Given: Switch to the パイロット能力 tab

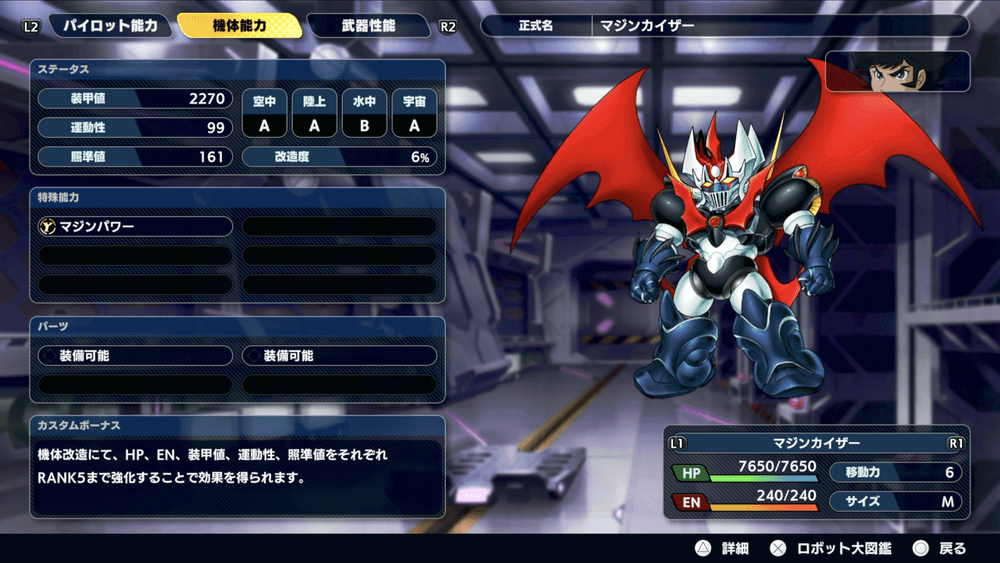Looking at the screenshot, I should (x=109, y=26).
